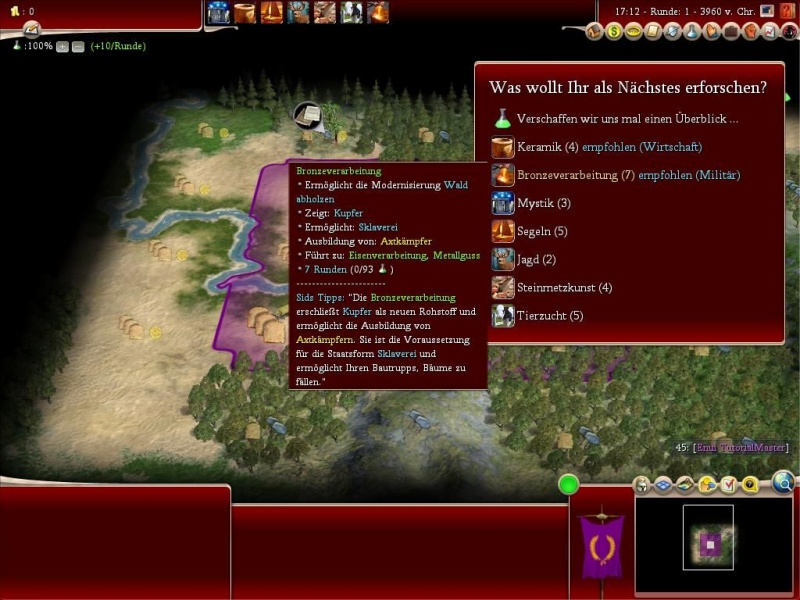This screenshot has width=800, height=600.
Task: Click the purple laurel civilization flag
Action: [602, 546]
